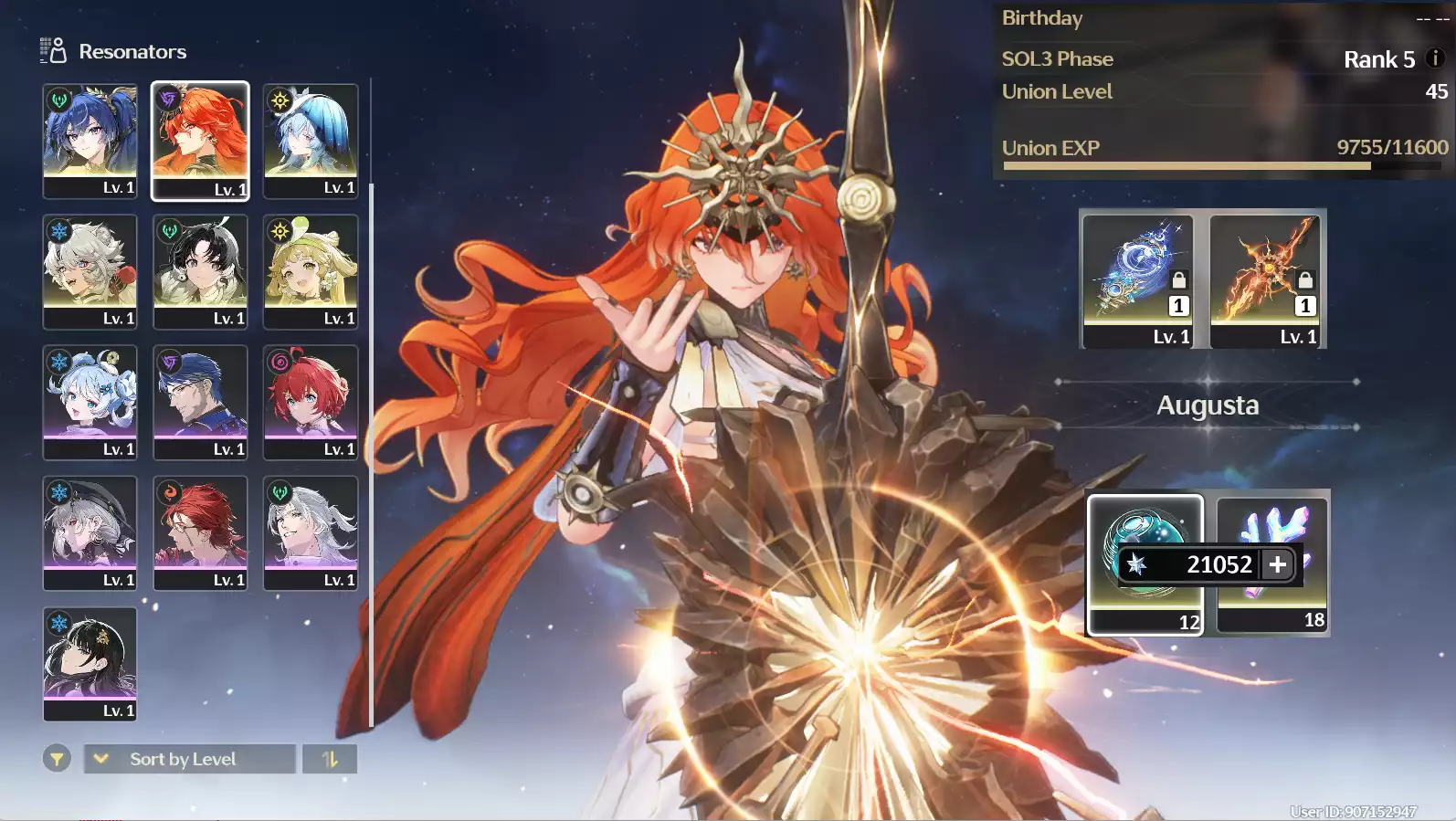This screenshot has height=821, width=1456.
Task: Select the light-blue-haired resonator with white hat
Action: tap(311, 140)
